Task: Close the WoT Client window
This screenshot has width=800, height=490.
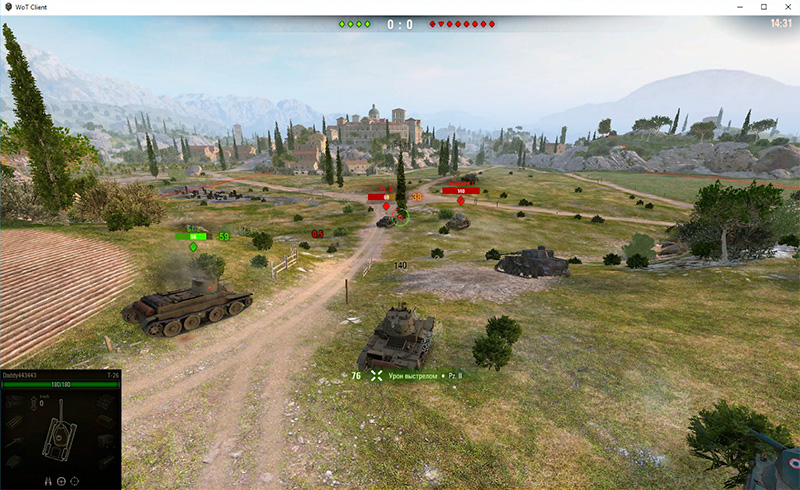Action: click(786, 7)
